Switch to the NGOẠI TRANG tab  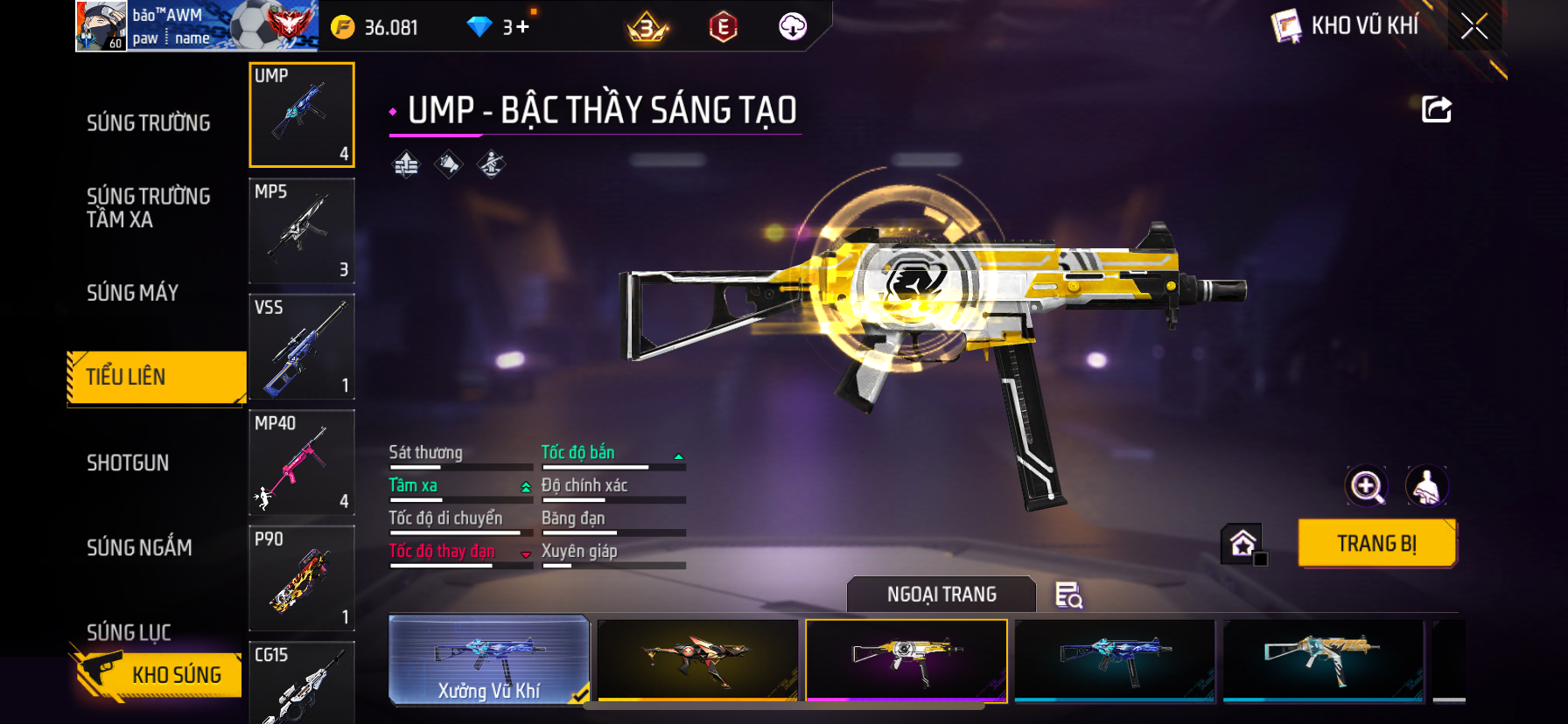point(941,595)
